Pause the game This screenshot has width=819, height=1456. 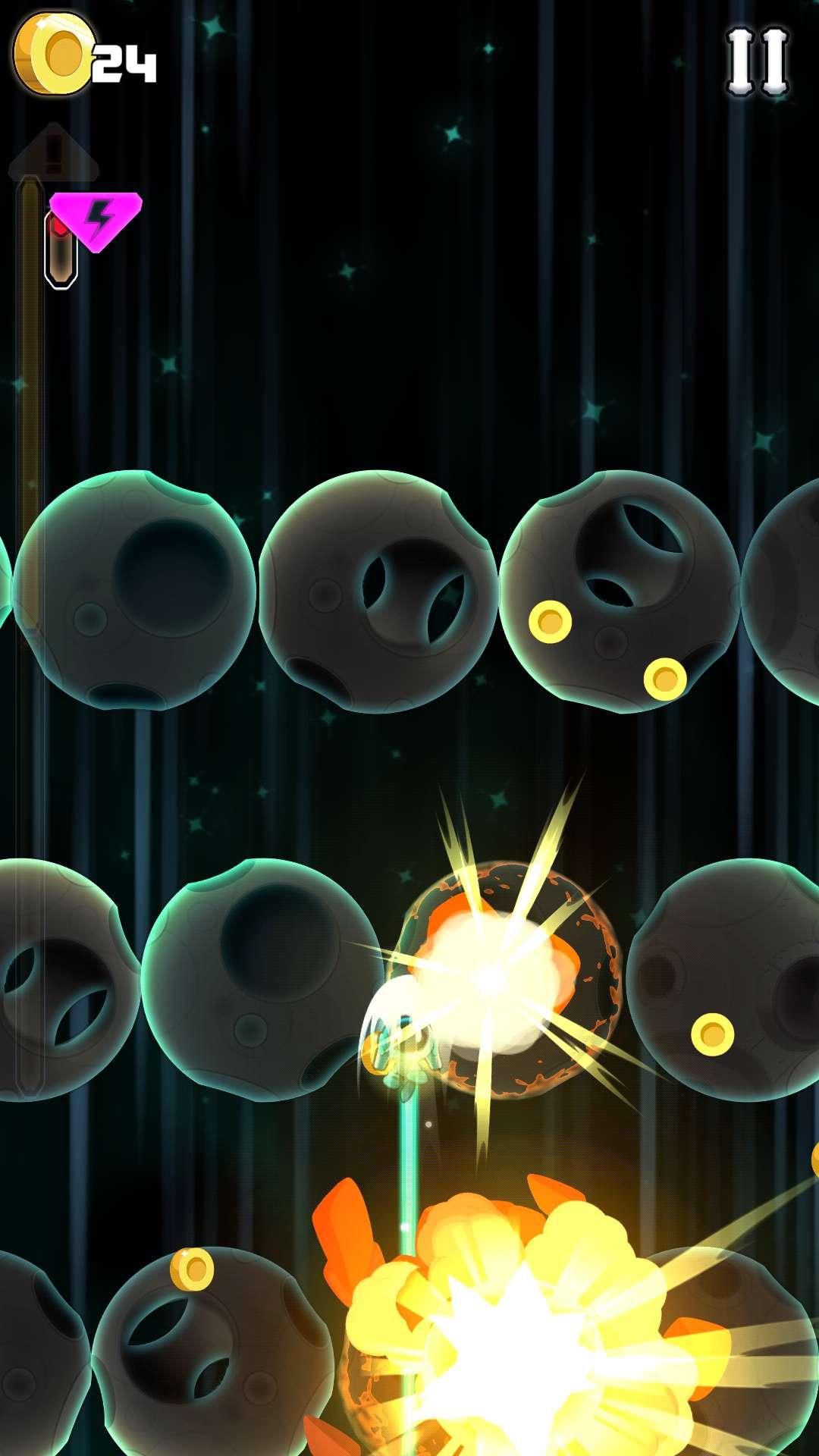click(757, 62)
